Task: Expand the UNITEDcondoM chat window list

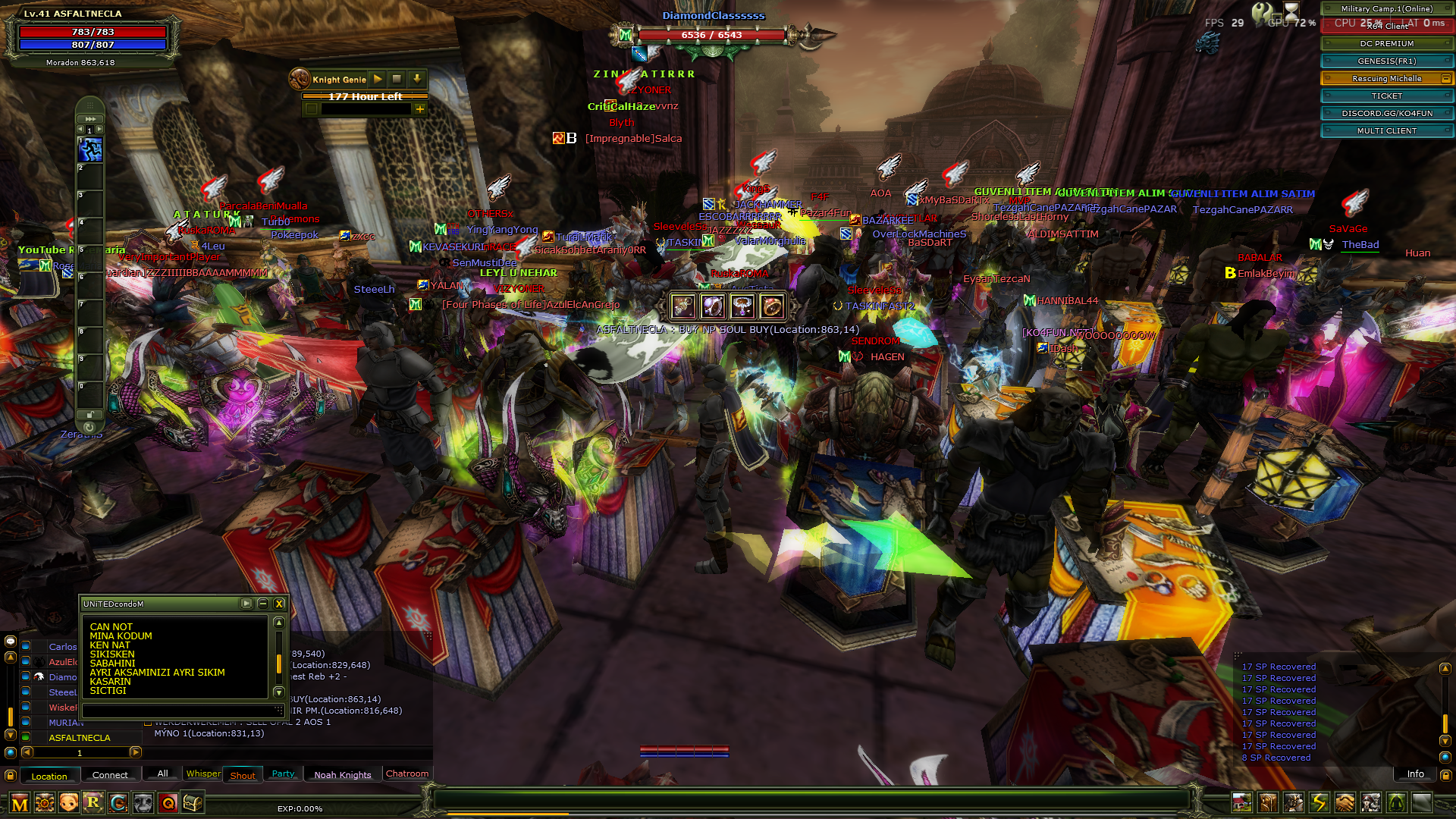Action: [x=246, y=604]
